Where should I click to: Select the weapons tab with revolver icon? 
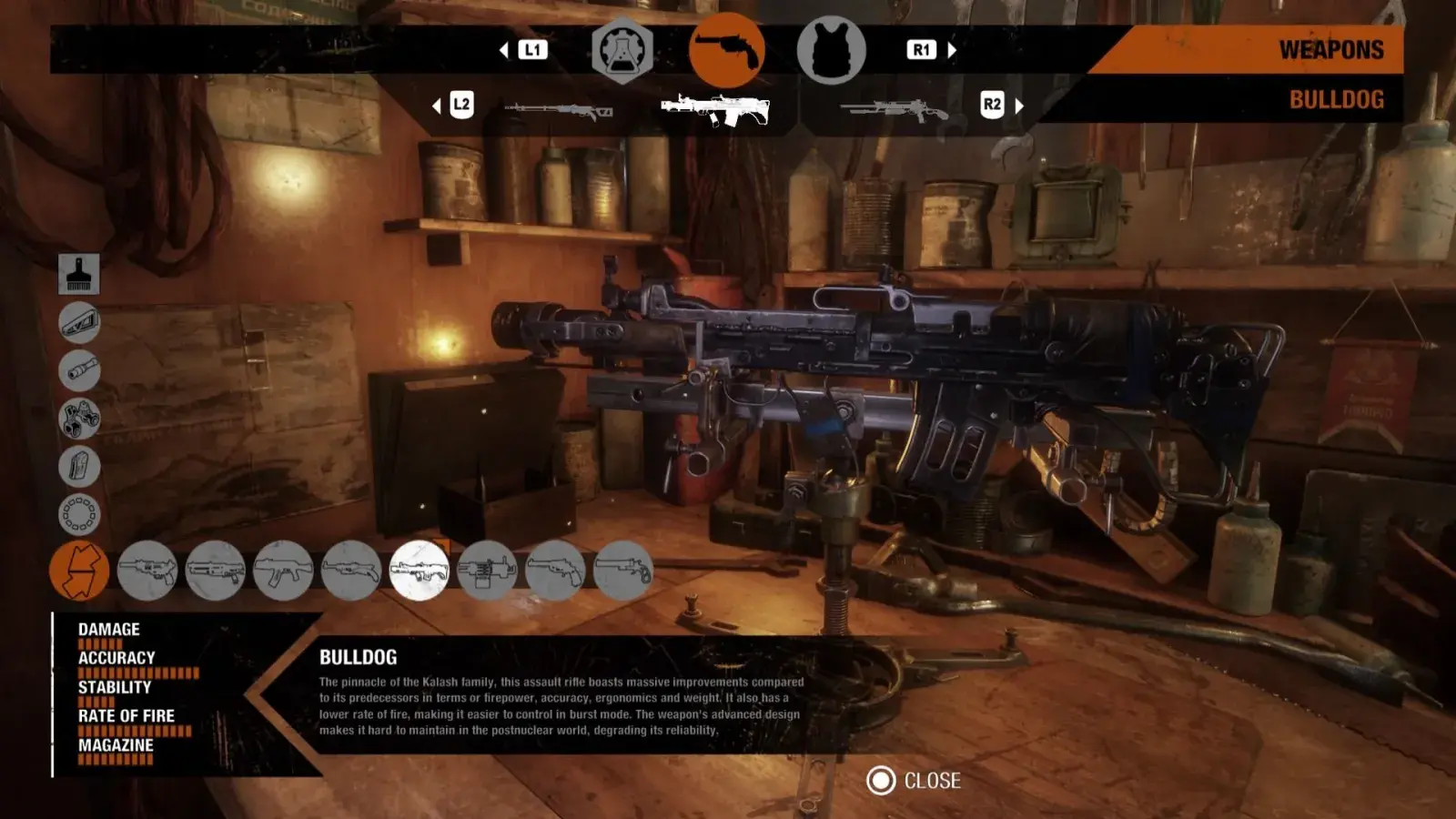point(726,51)
